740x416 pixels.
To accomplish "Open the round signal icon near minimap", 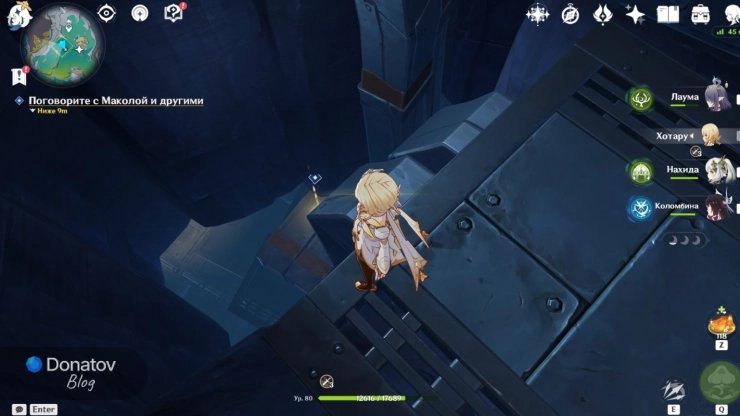I will click(x=140, y=13).
